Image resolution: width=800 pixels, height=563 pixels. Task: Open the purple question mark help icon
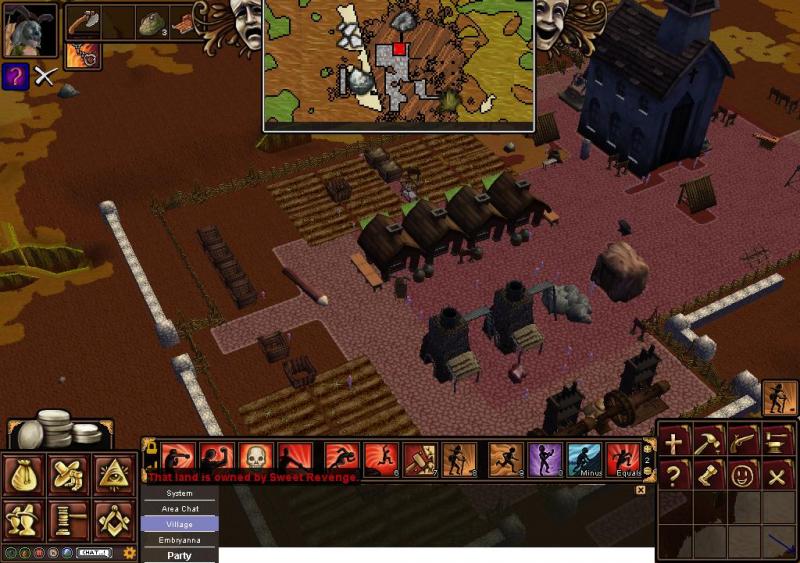point(15,75)
